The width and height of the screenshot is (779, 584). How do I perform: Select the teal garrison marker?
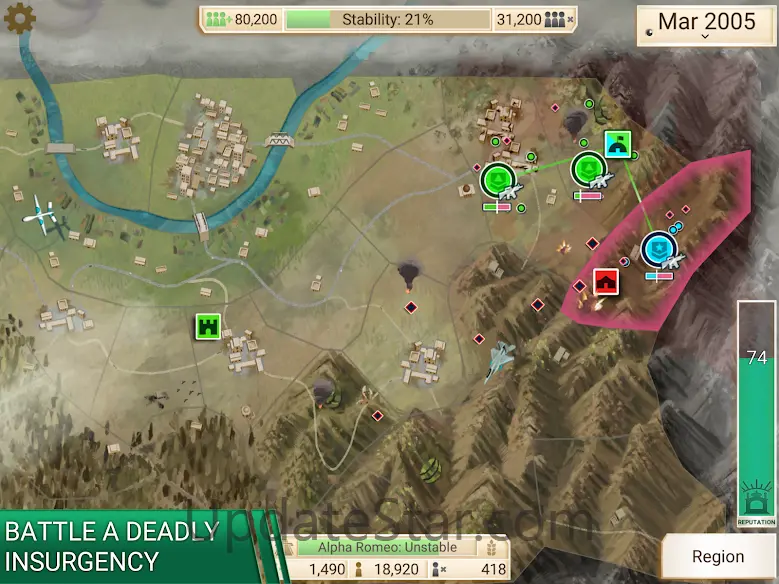tap(617, 145)
